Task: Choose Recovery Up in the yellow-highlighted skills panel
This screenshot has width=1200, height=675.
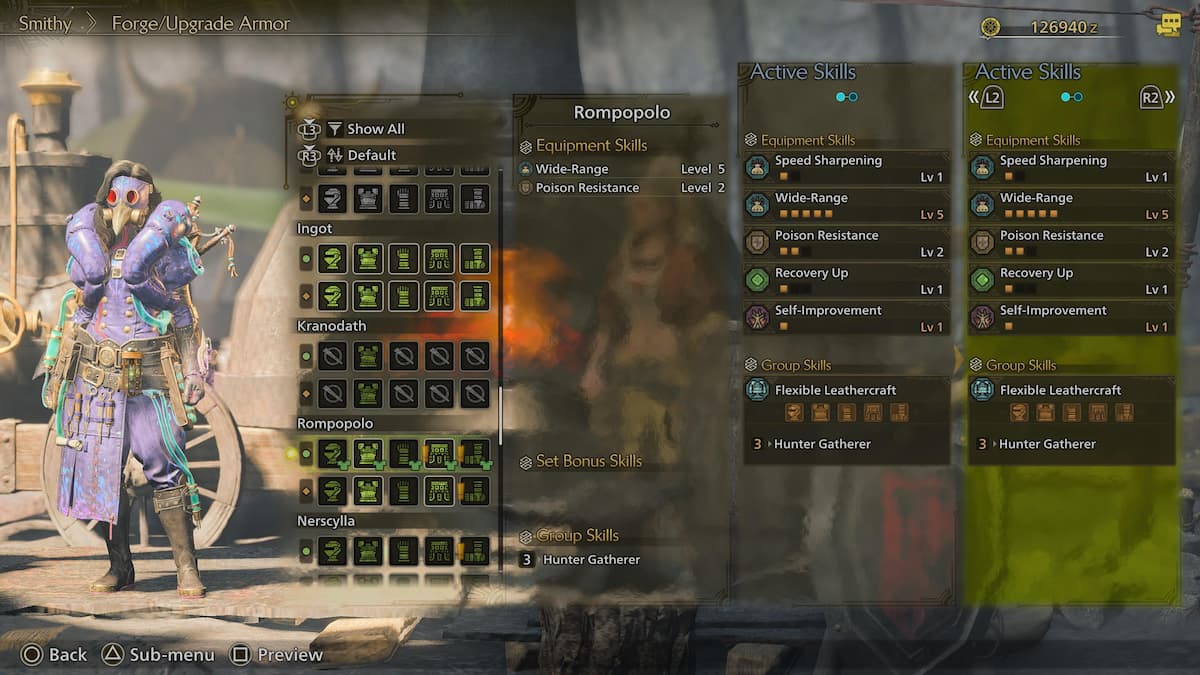Action: (1071, 280)
